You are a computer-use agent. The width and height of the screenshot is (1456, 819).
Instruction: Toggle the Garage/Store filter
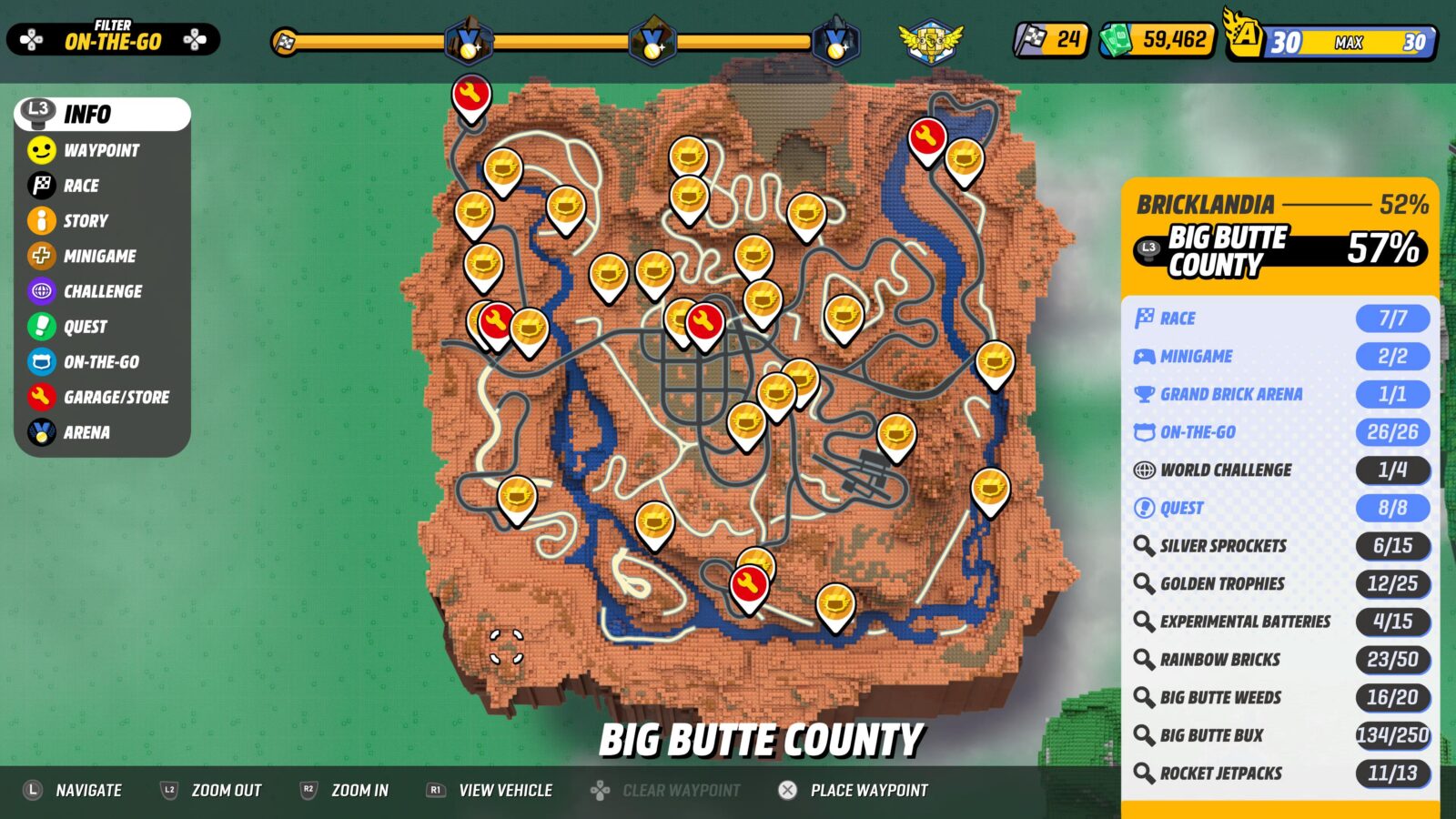[x=40, y=398]
